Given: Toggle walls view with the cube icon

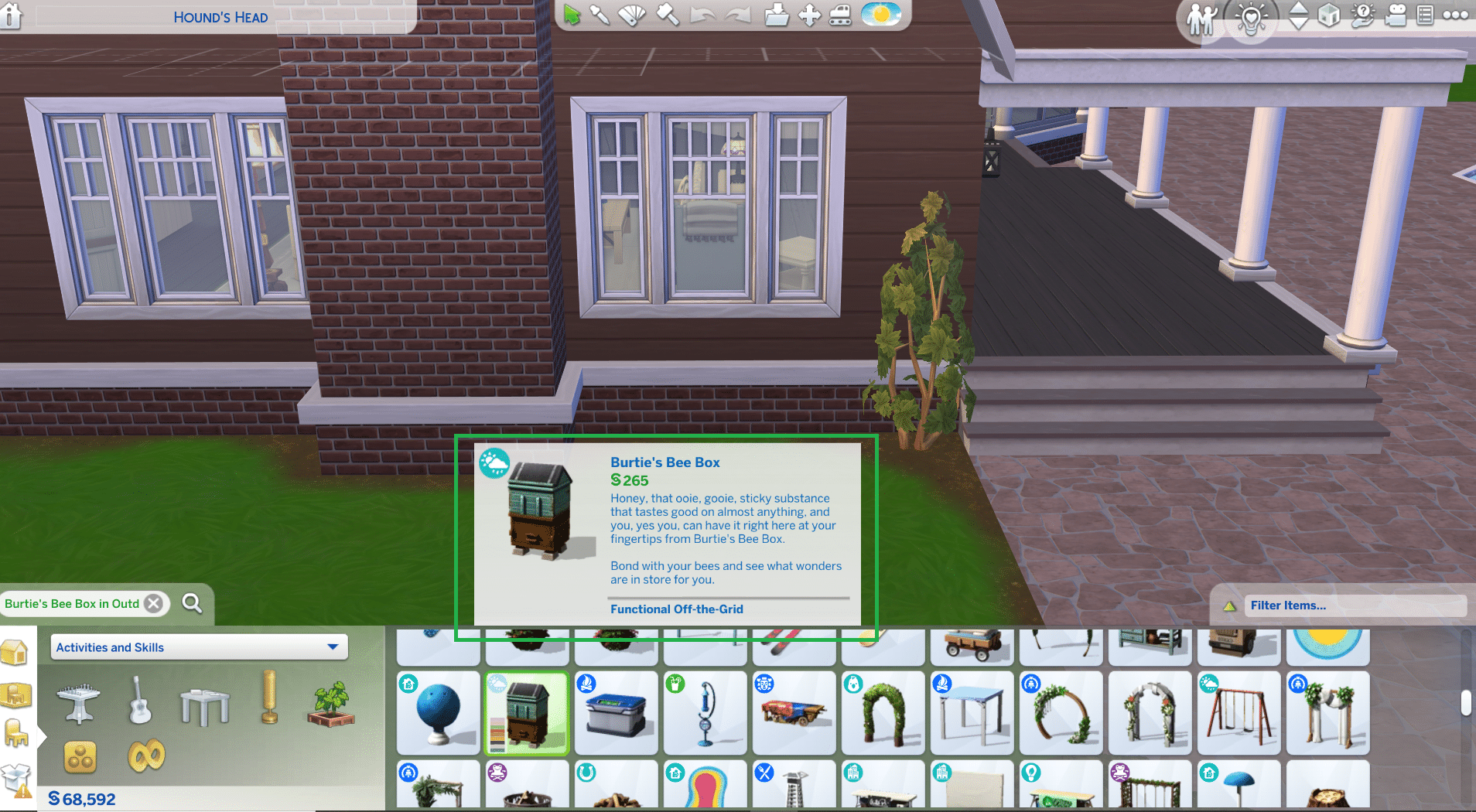Looking at the screenshot, I should point(1329,16).
